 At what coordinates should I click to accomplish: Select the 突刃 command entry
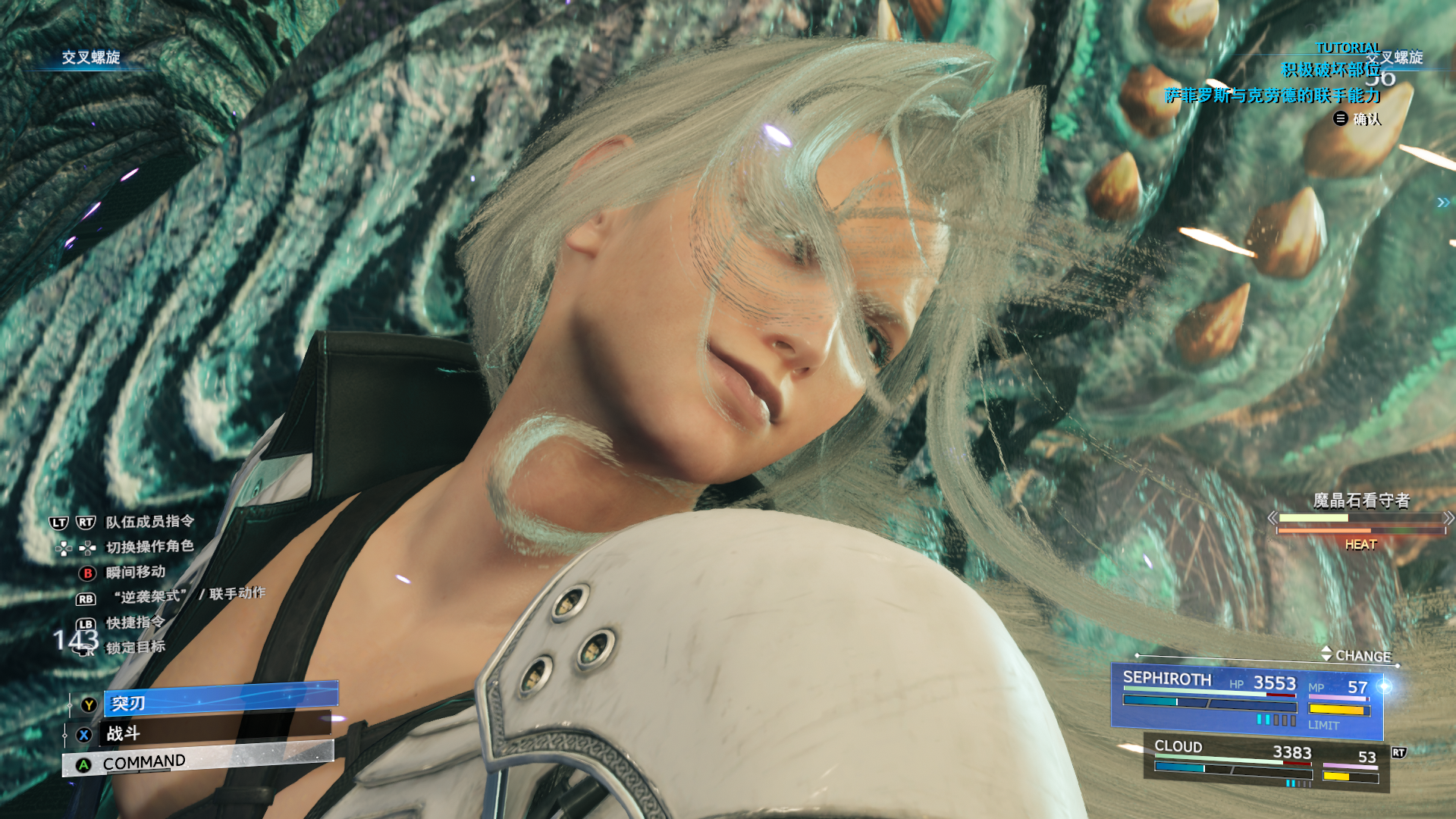(x=220, y=701)
